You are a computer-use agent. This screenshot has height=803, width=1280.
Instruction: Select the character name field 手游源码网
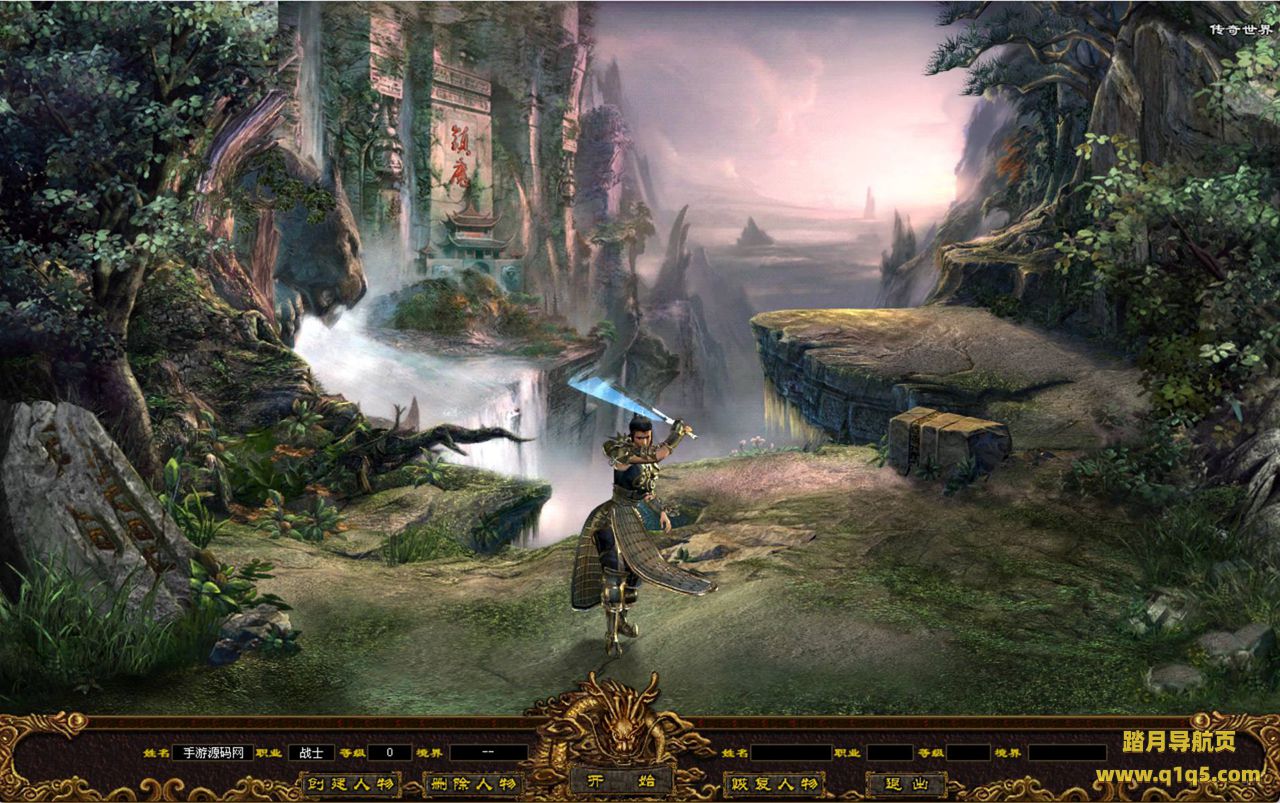click(x=212, y=752)
